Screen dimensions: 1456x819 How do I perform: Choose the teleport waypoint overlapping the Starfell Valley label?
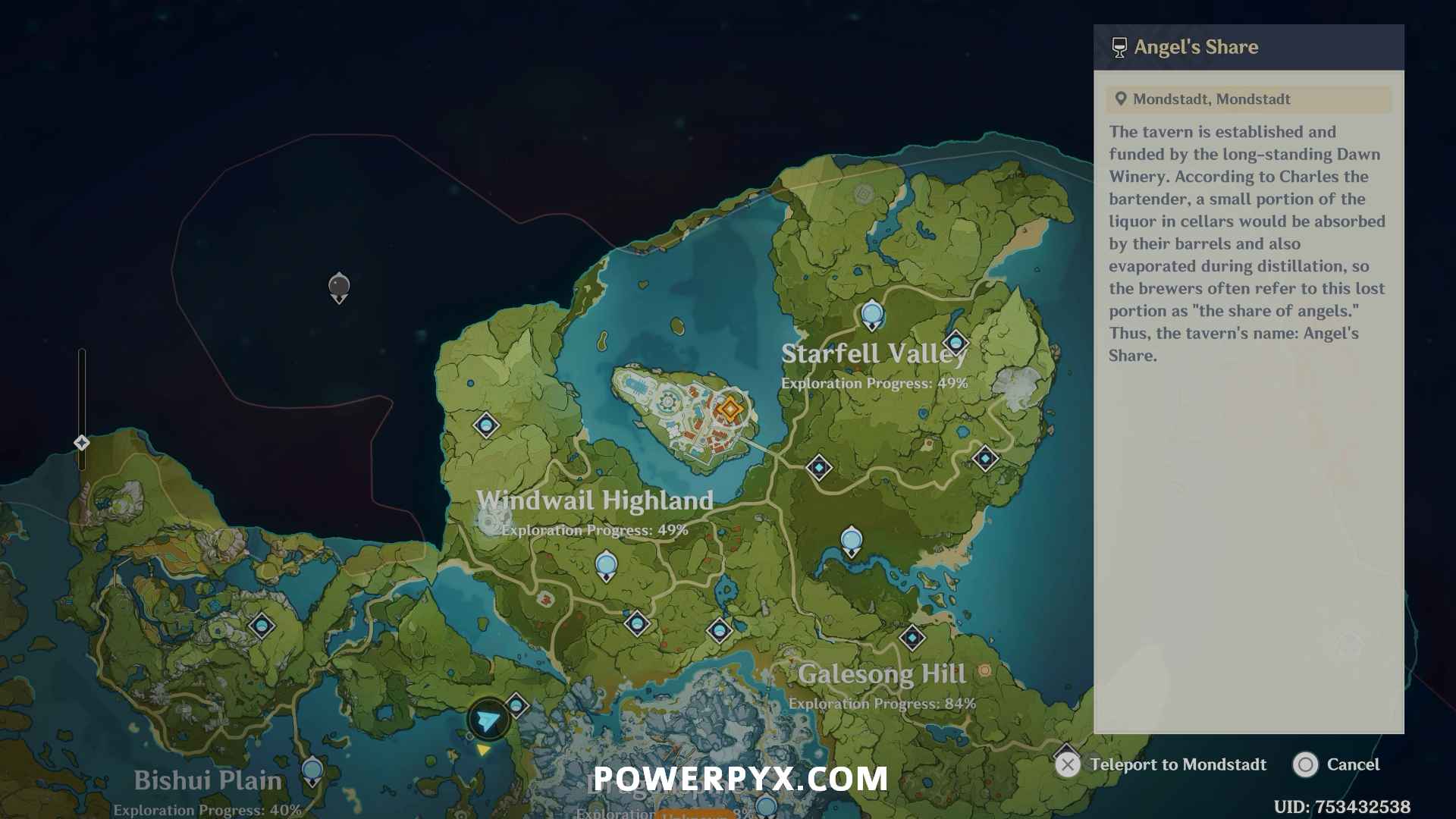955,344
